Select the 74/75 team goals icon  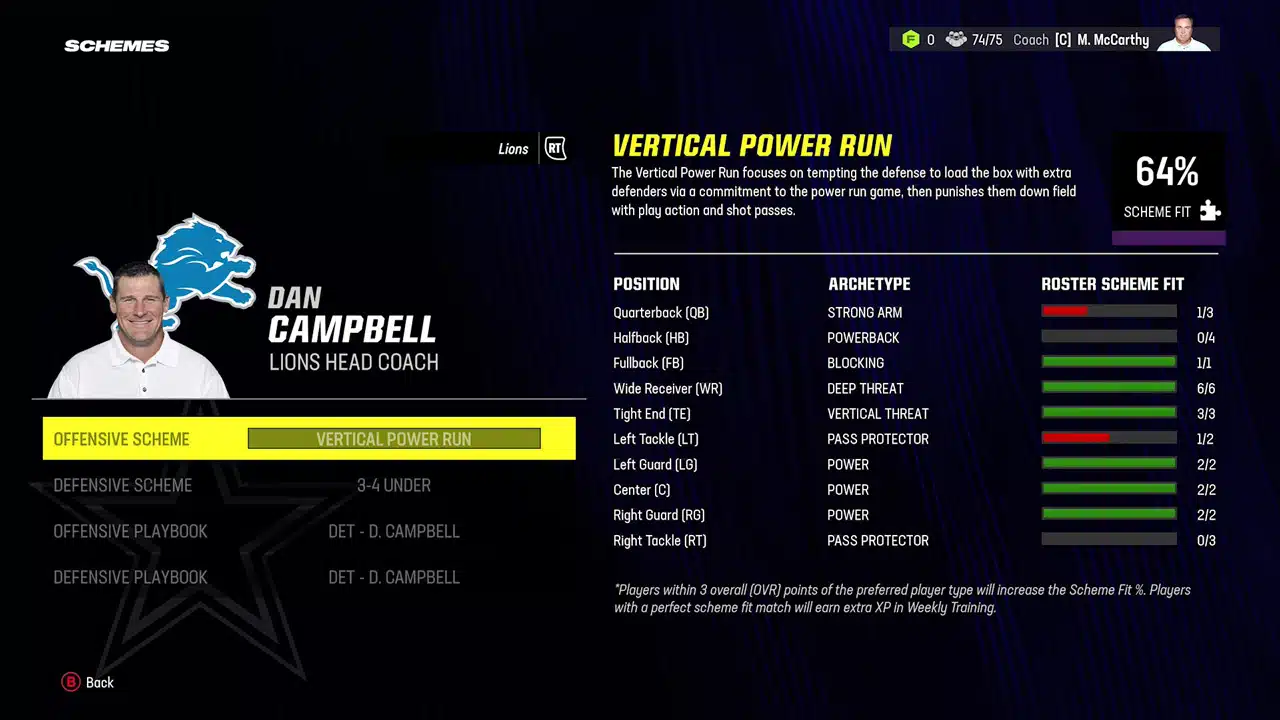[957, 39]
